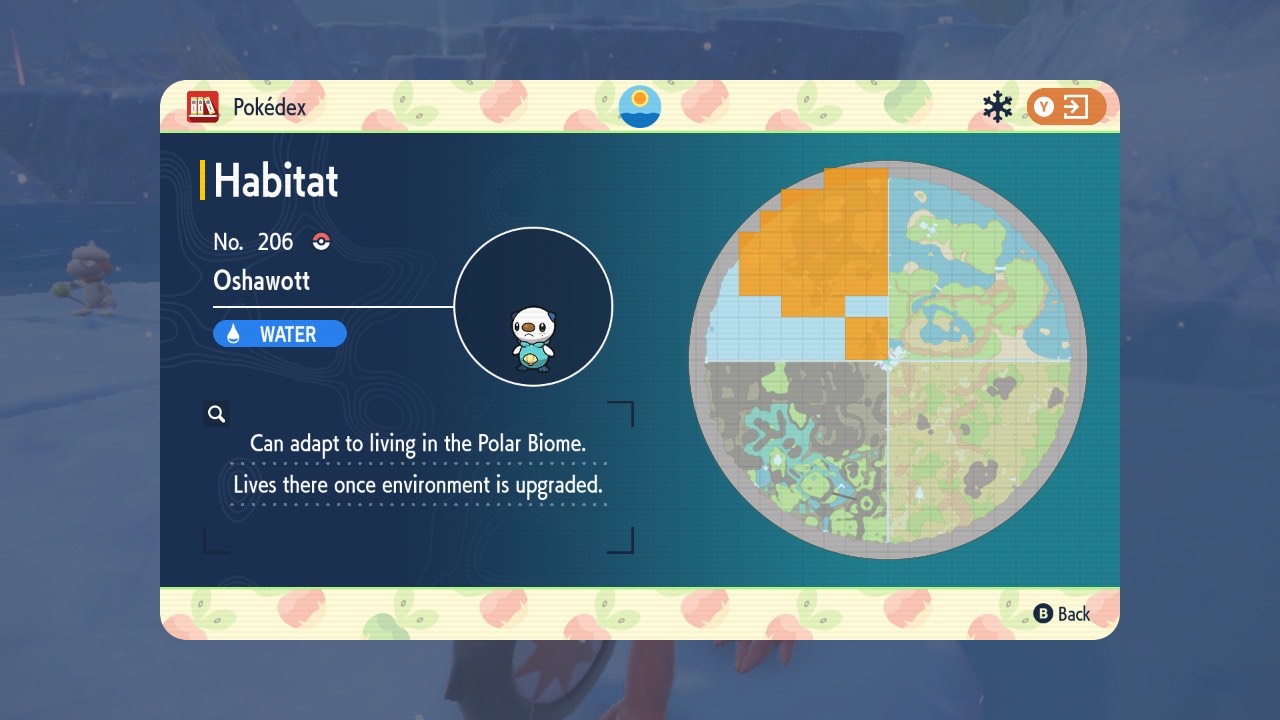The height and width of the screenshot is (720, 1280).
Task: Click the magnifying glass icon
Action: (216, 414)
